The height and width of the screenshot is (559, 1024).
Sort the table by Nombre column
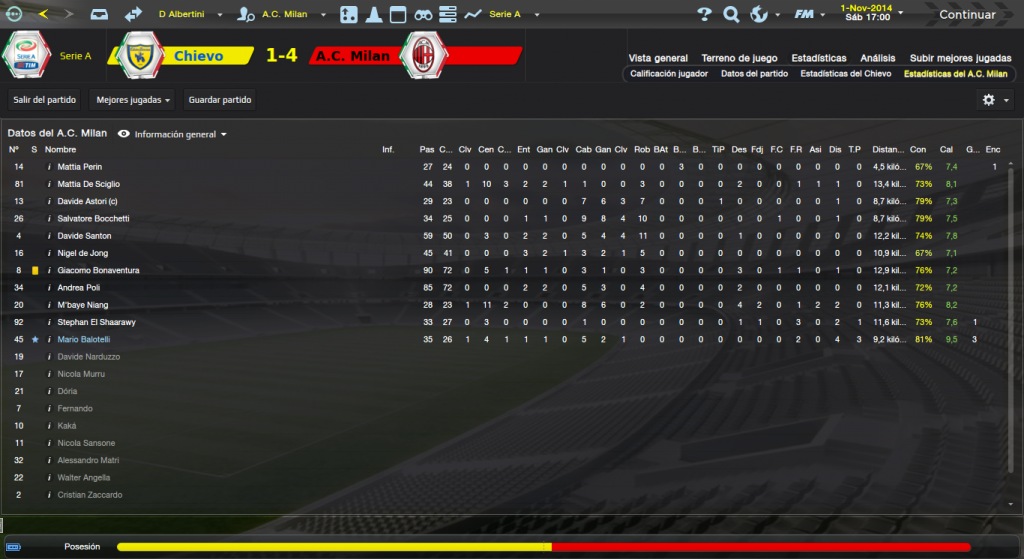pyautogui.click(x=61, y=150)
